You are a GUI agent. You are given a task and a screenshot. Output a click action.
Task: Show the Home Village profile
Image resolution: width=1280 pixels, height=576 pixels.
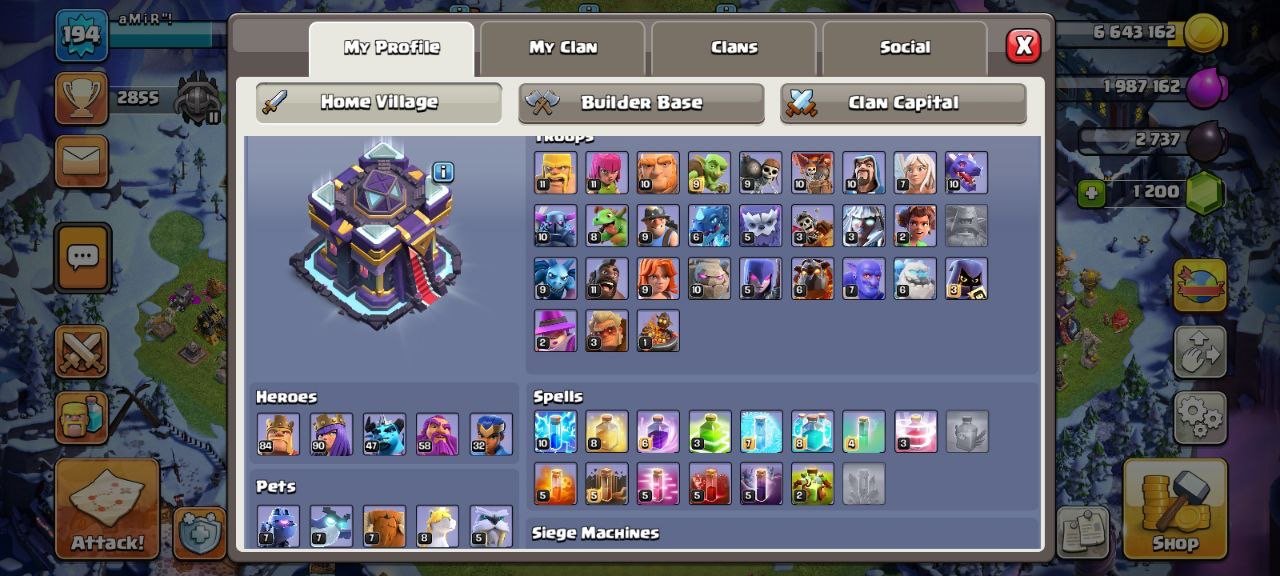click(x=378, y=102)
